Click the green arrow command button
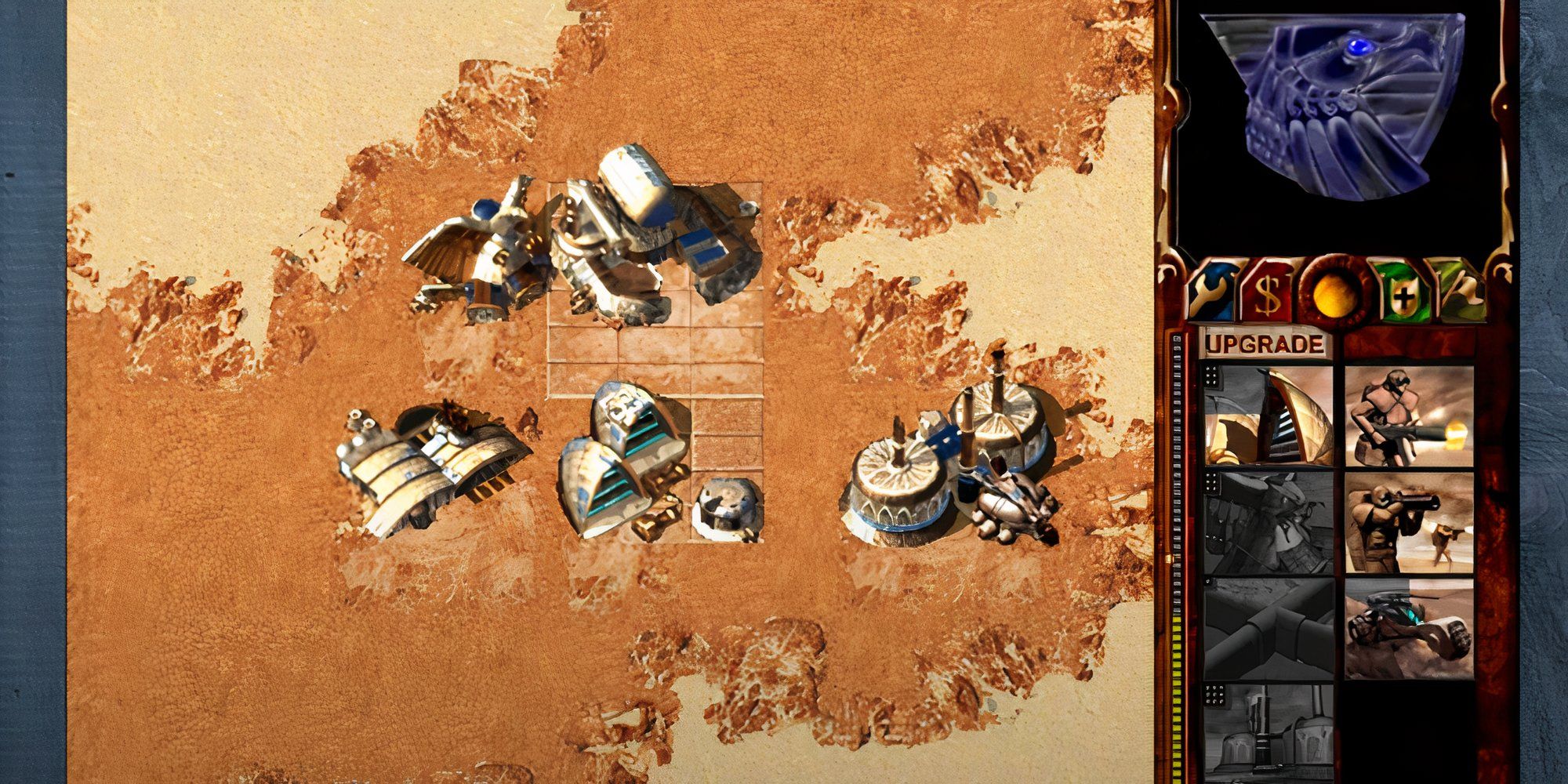This screenshot has height=784, width=1568. [x=1459, y=292]
